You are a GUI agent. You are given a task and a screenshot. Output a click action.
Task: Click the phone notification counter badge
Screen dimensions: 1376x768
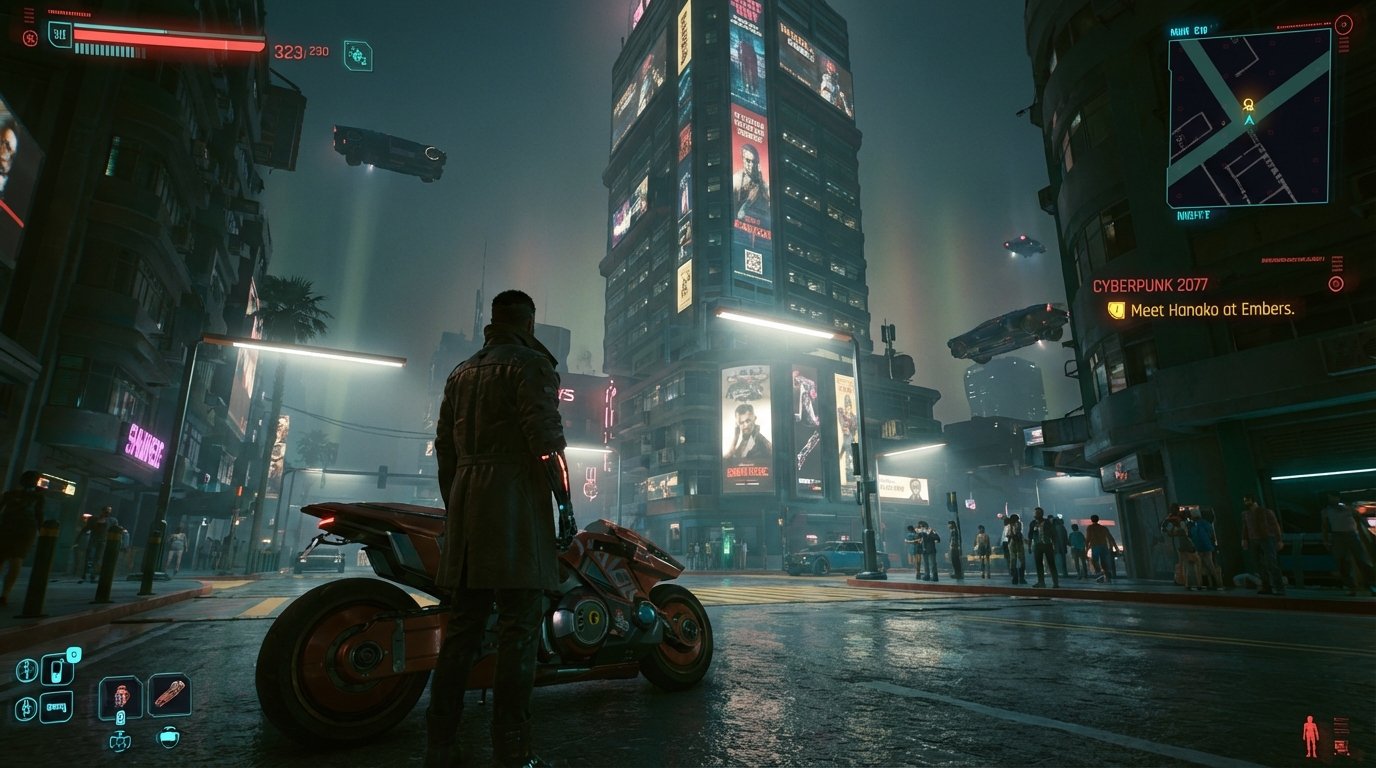73,656
